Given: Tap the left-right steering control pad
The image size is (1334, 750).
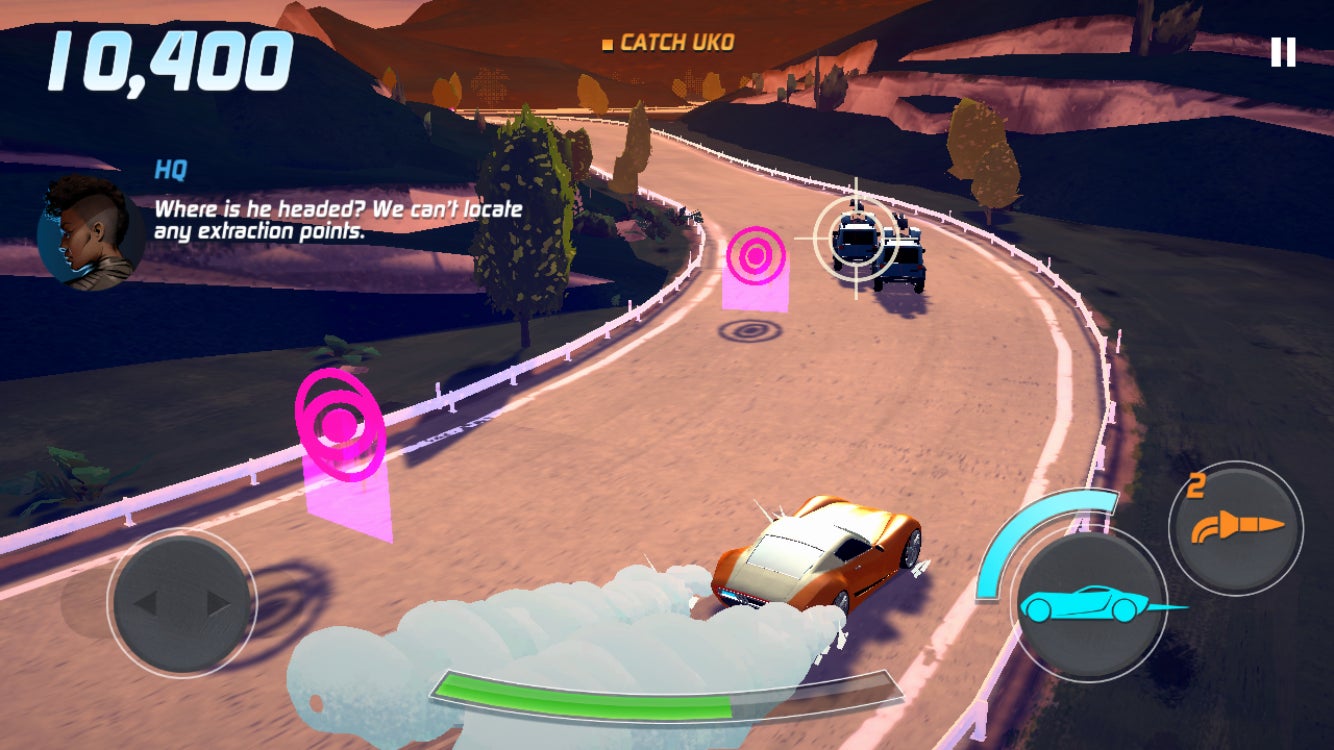Looking at the screenshot, I should [x=181, y=603].
